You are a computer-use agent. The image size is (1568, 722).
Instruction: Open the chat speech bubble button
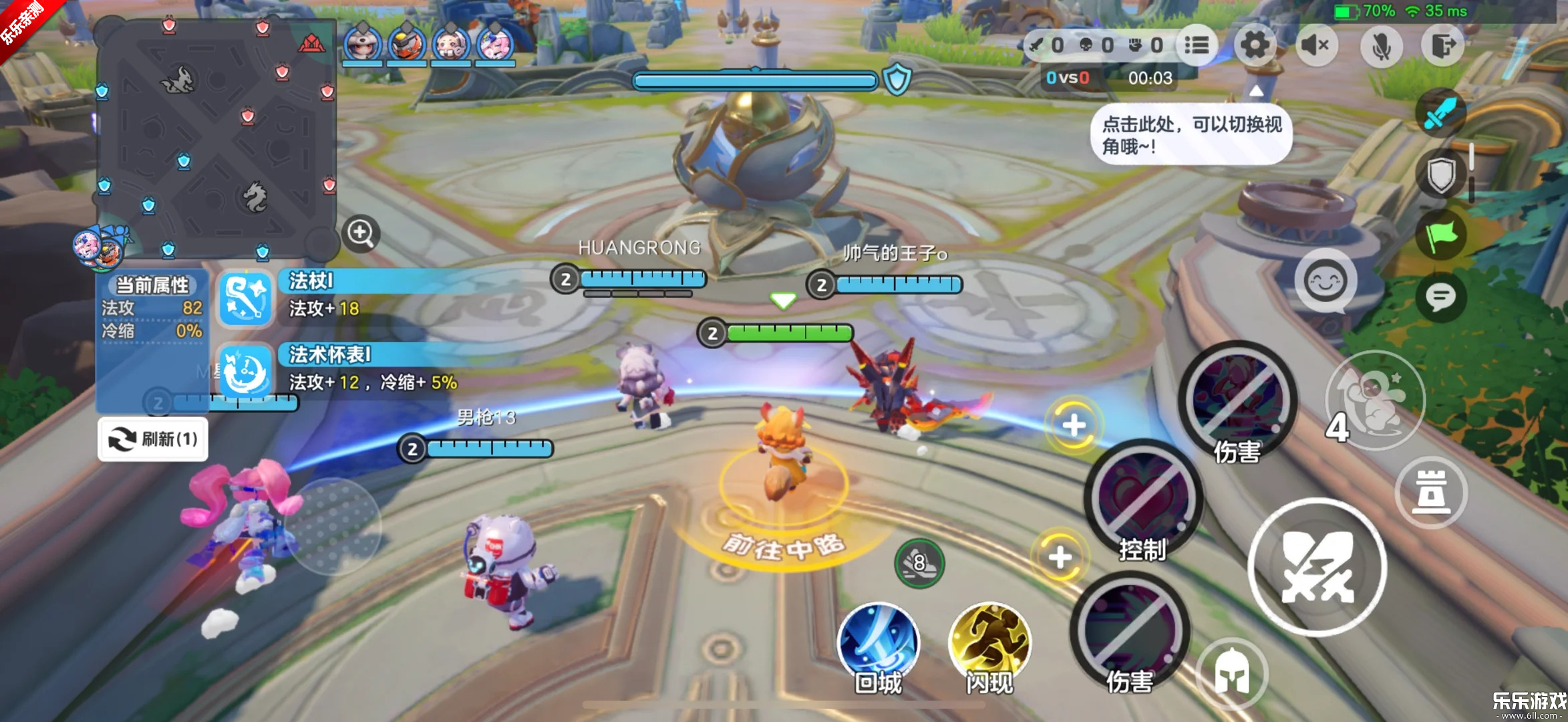tap(1440, 296)
